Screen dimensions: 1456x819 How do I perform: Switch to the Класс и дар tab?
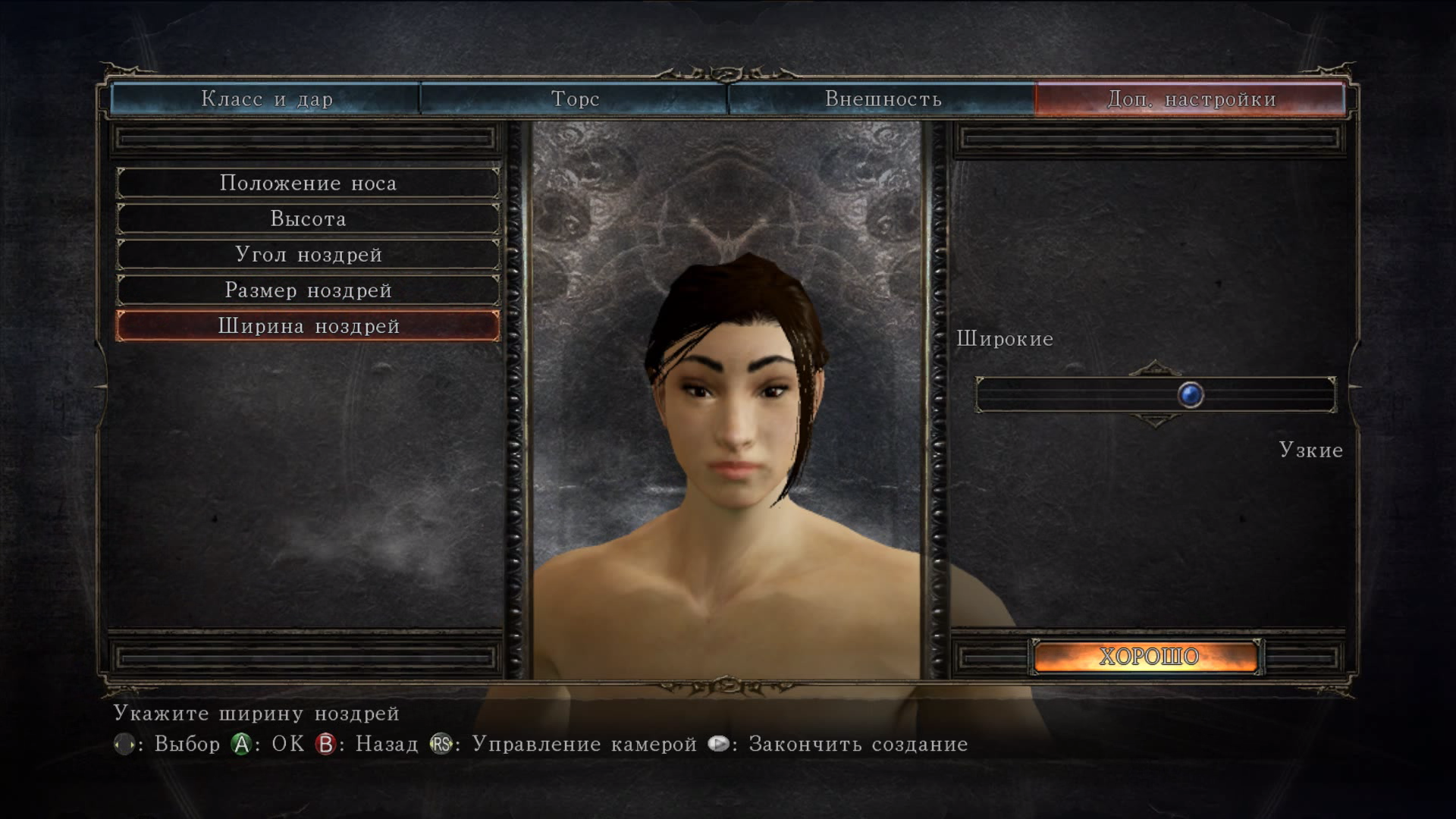point(266,99)
